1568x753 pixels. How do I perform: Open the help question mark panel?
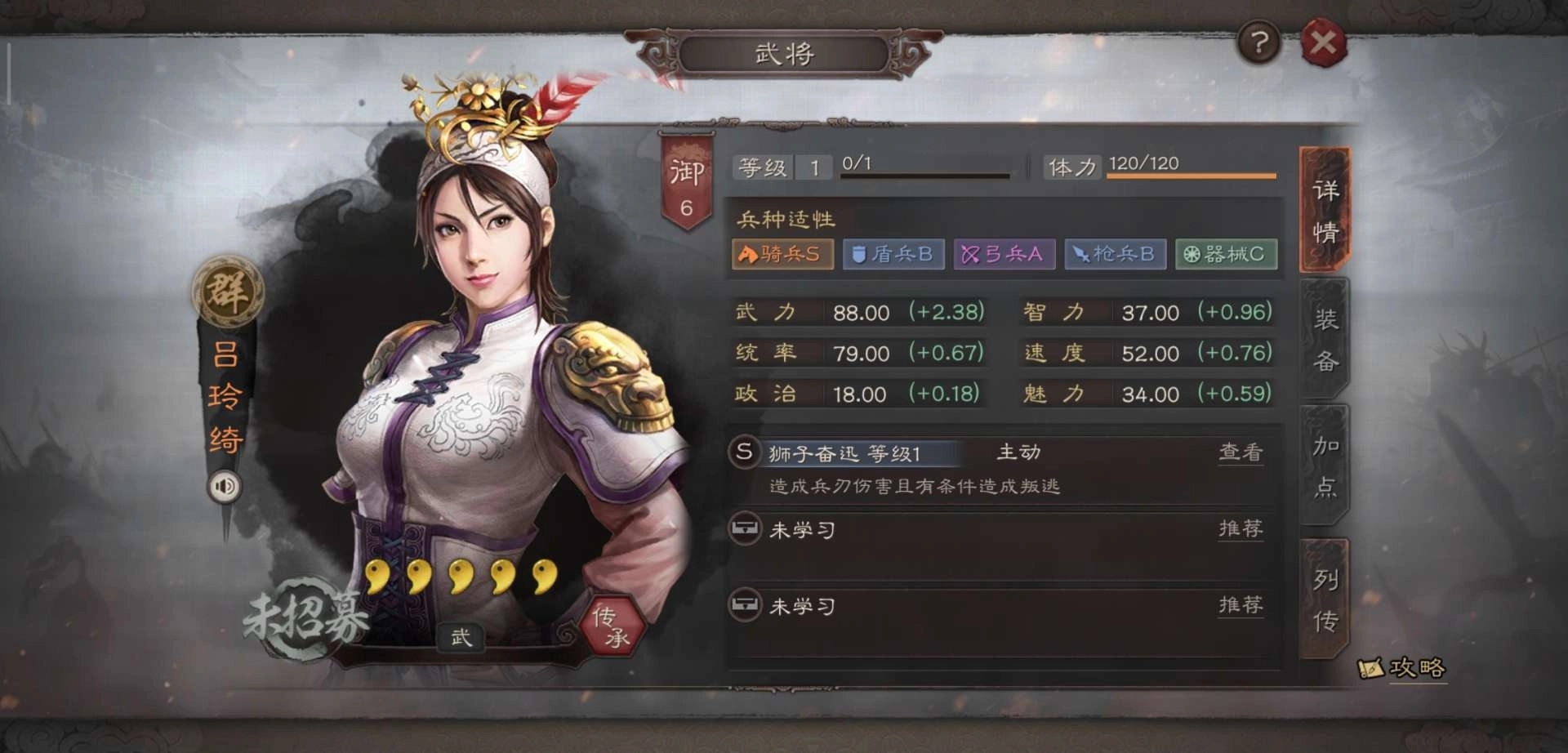[x=1259, y=44]
